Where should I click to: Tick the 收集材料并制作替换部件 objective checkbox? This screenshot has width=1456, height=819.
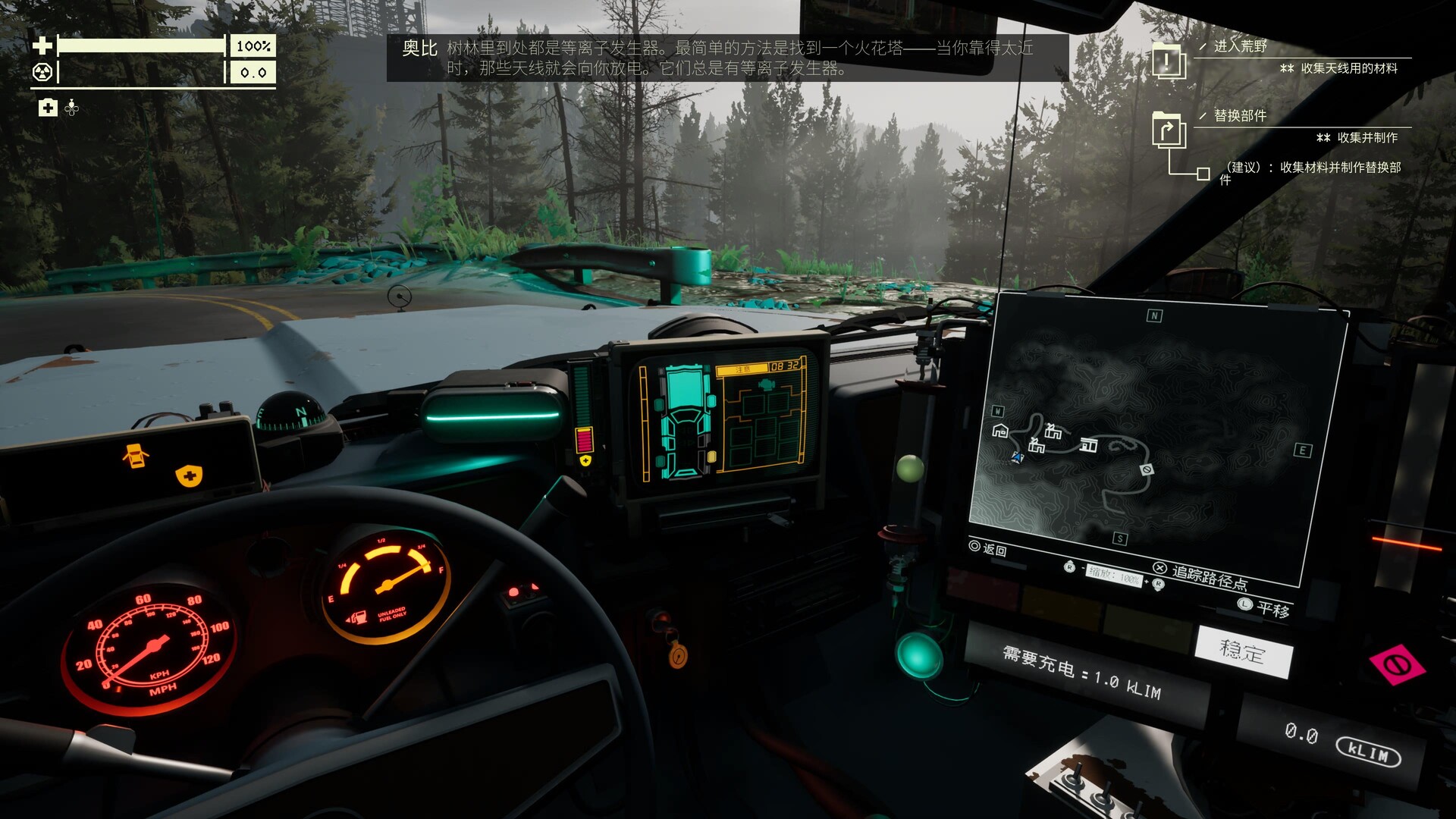pyautogui.click(x=1203, y=174)
